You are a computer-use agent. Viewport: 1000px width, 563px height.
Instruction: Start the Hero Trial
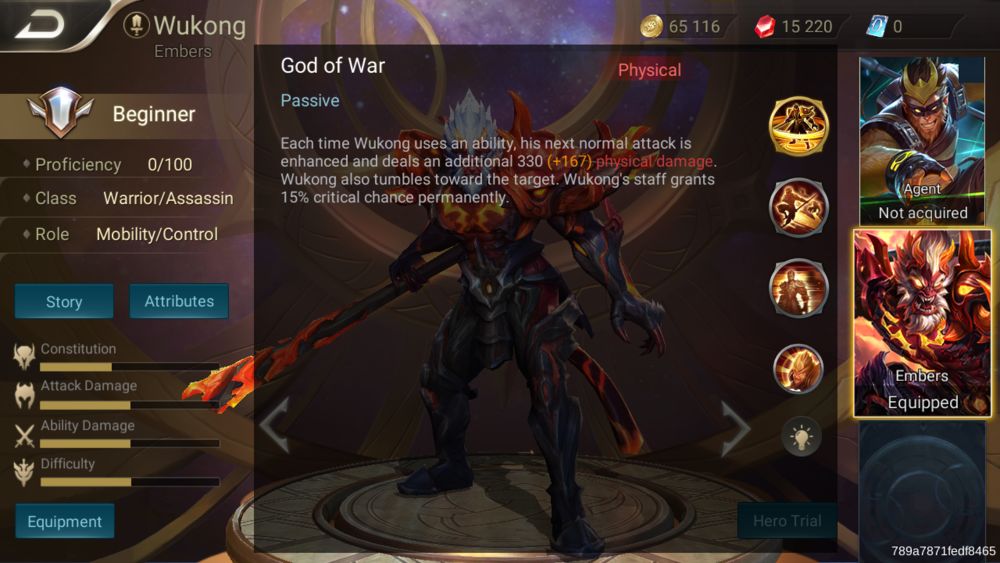pyautogui.click(x=786, y=521)
